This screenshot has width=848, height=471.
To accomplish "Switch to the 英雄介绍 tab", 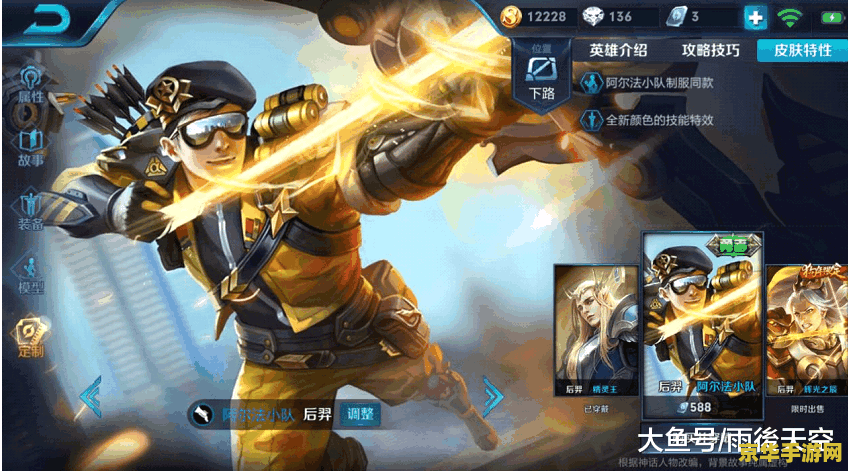I will point(617,49).
